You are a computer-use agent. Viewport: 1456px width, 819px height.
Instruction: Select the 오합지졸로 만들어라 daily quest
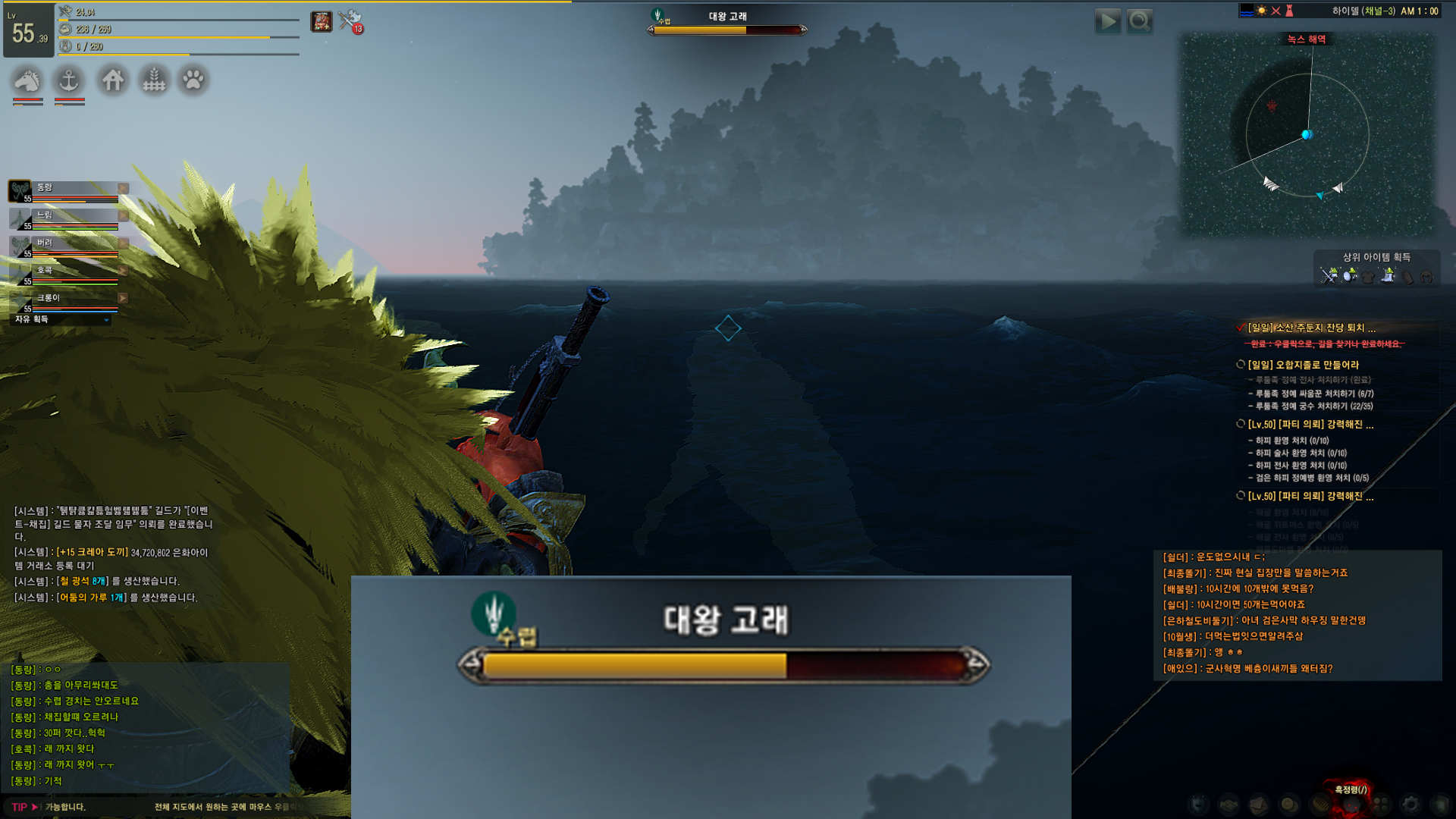[1303, 365]
